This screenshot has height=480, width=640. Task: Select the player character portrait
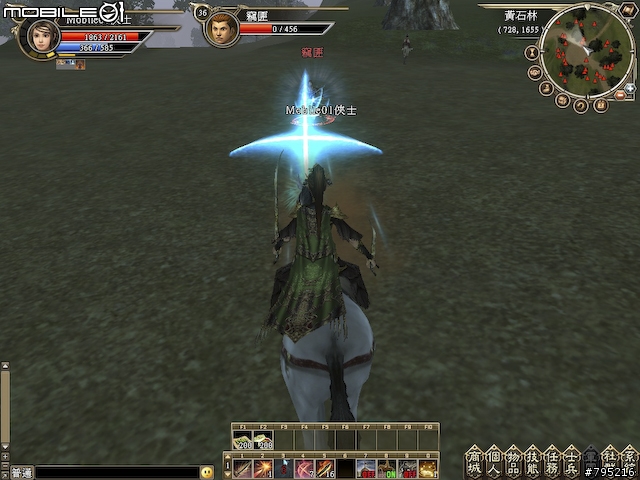(x=39, y=37)
